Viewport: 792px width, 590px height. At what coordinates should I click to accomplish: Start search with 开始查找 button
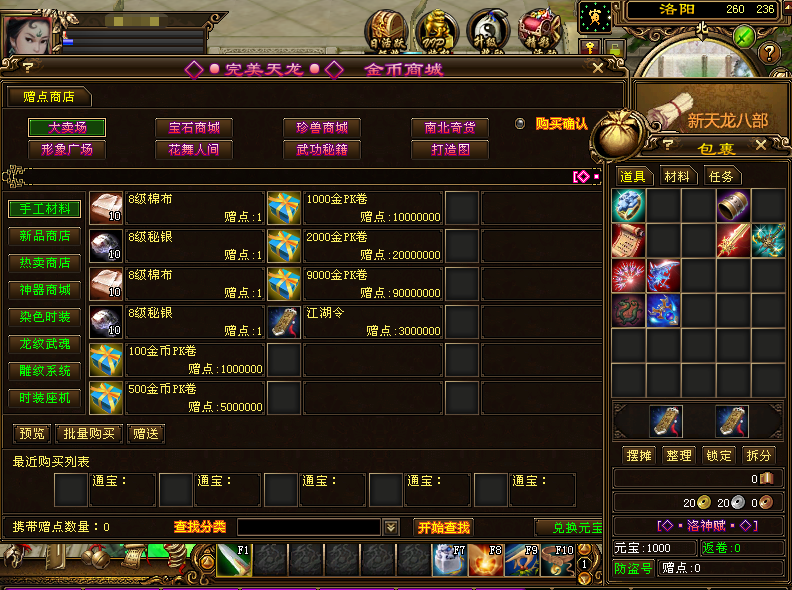point(443,527)
